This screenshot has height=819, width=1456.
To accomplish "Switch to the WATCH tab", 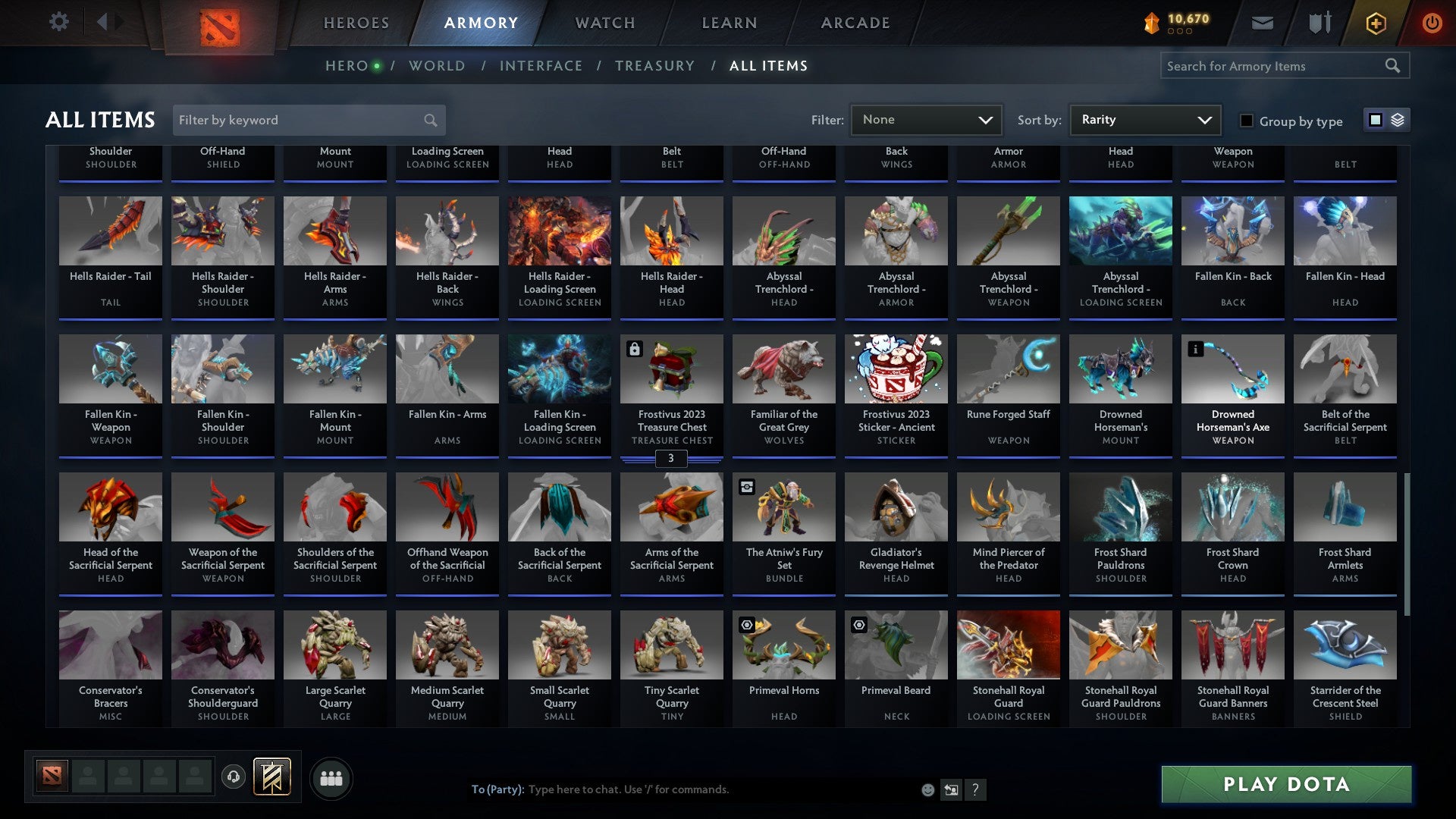I will tap(604, 22).
